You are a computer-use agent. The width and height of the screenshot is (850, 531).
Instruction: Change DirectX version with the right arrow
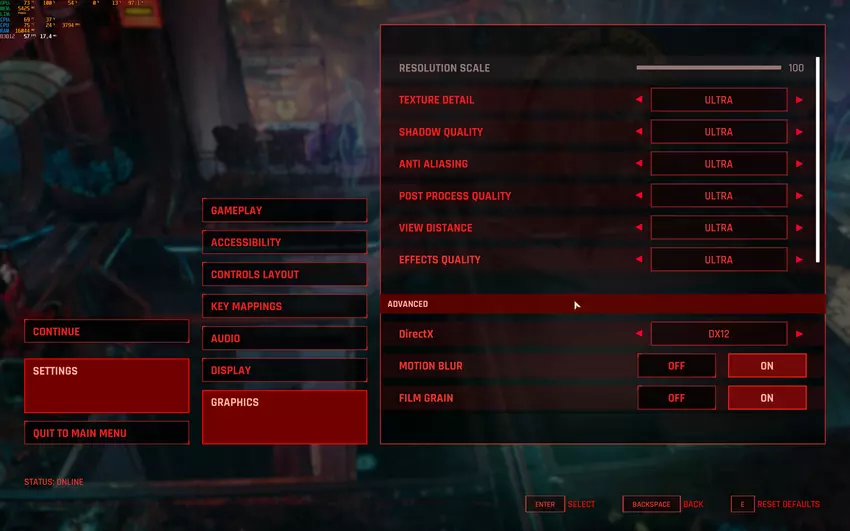coord(799,334)
